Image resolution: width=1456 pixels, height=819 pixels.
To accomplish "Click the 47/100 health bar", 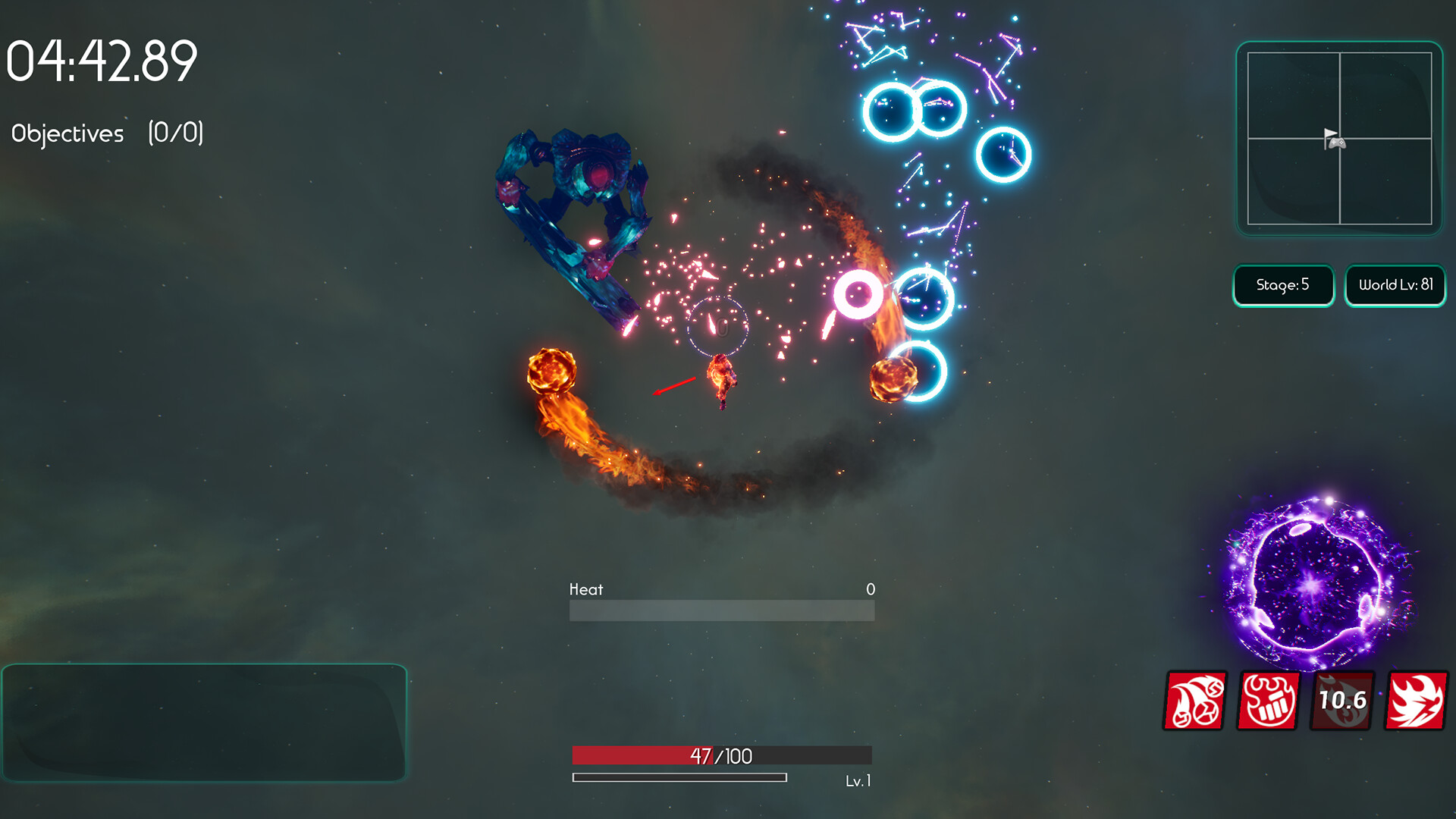I will pyautogui.click(x=721, y=756).
